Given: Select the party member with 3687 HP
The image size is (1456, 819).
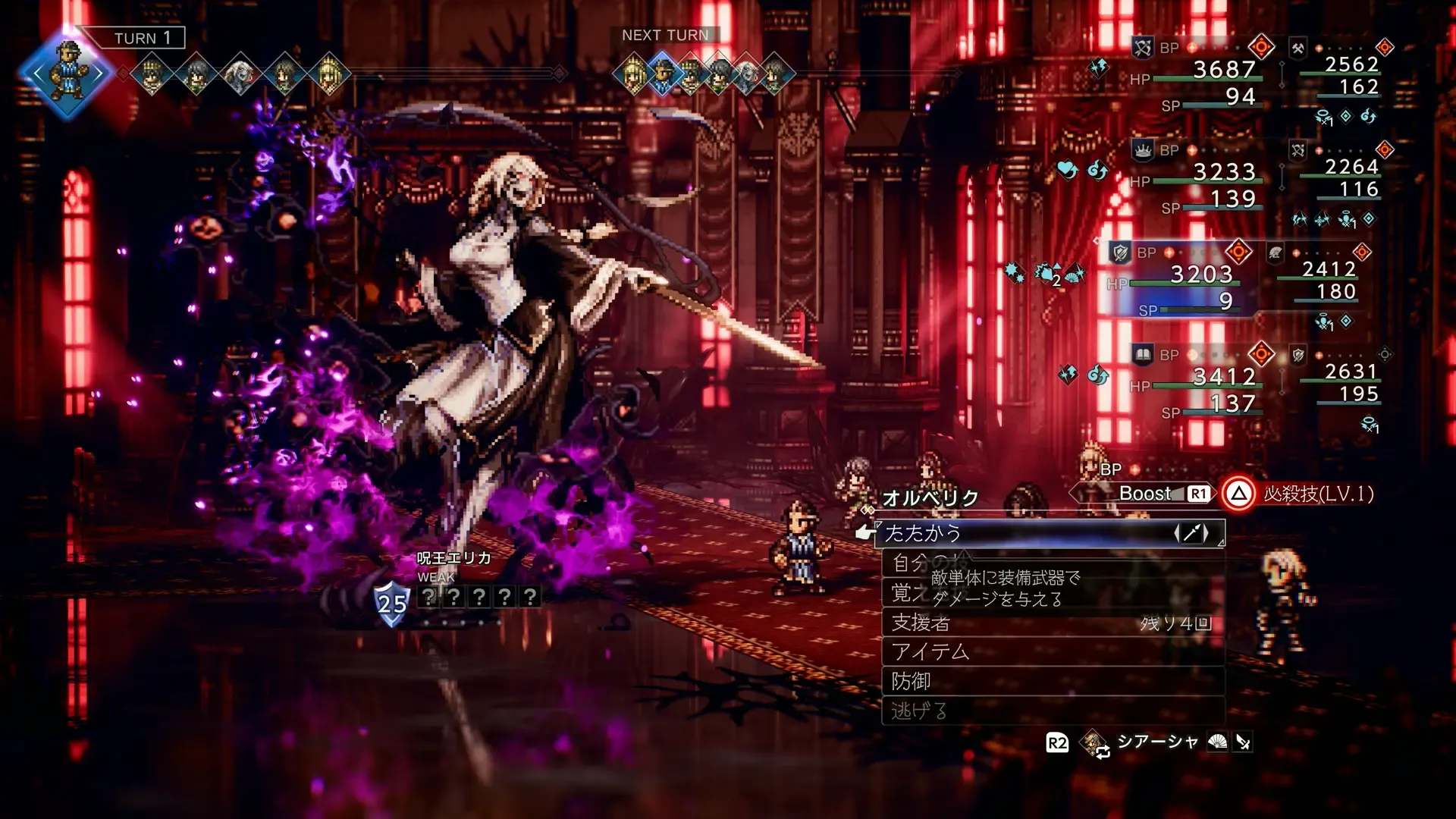Looking at the screenshot, I should click(1198, 74).
